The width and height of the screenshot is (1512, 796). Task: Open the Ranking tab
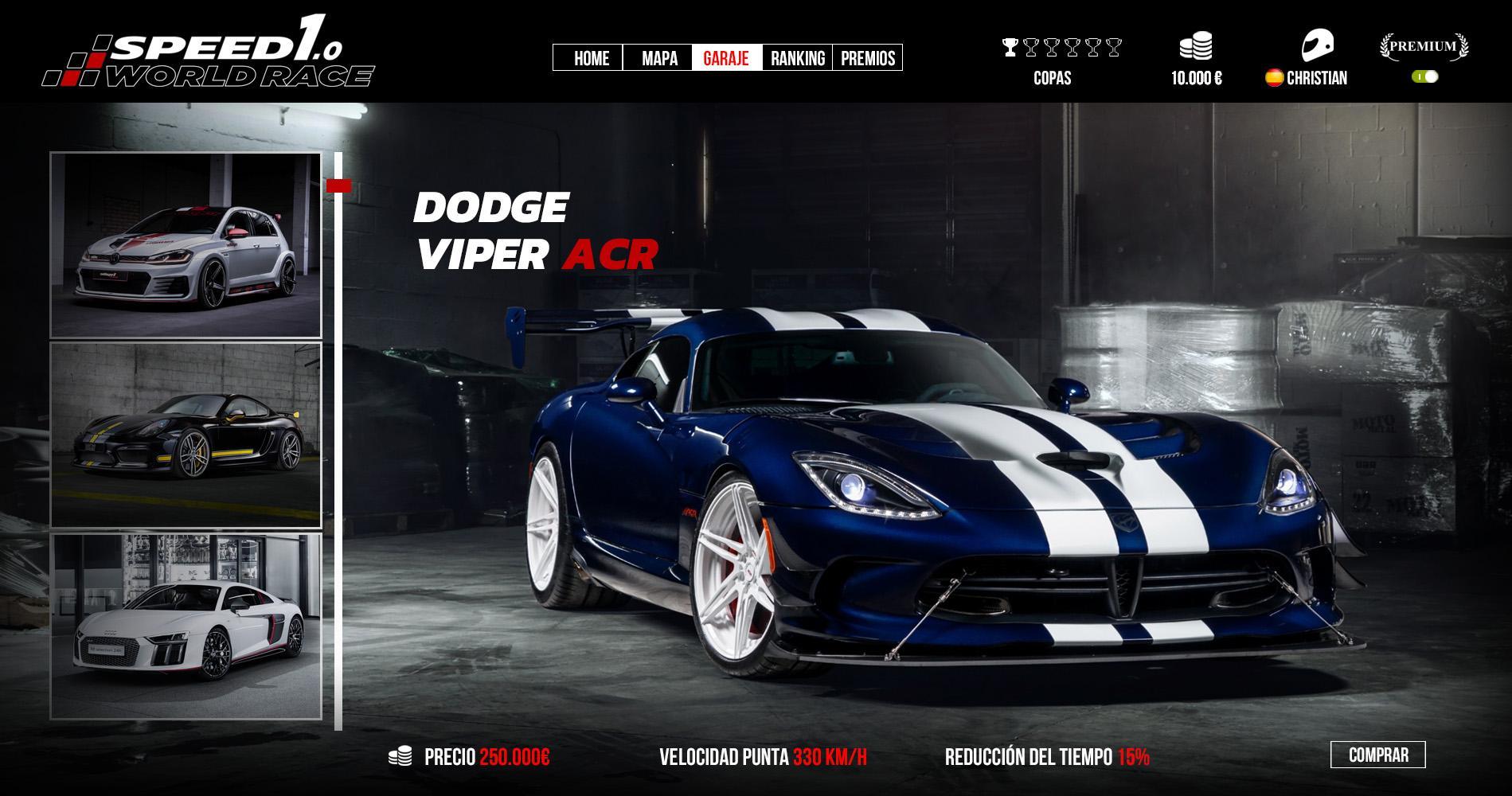point(797,58)
